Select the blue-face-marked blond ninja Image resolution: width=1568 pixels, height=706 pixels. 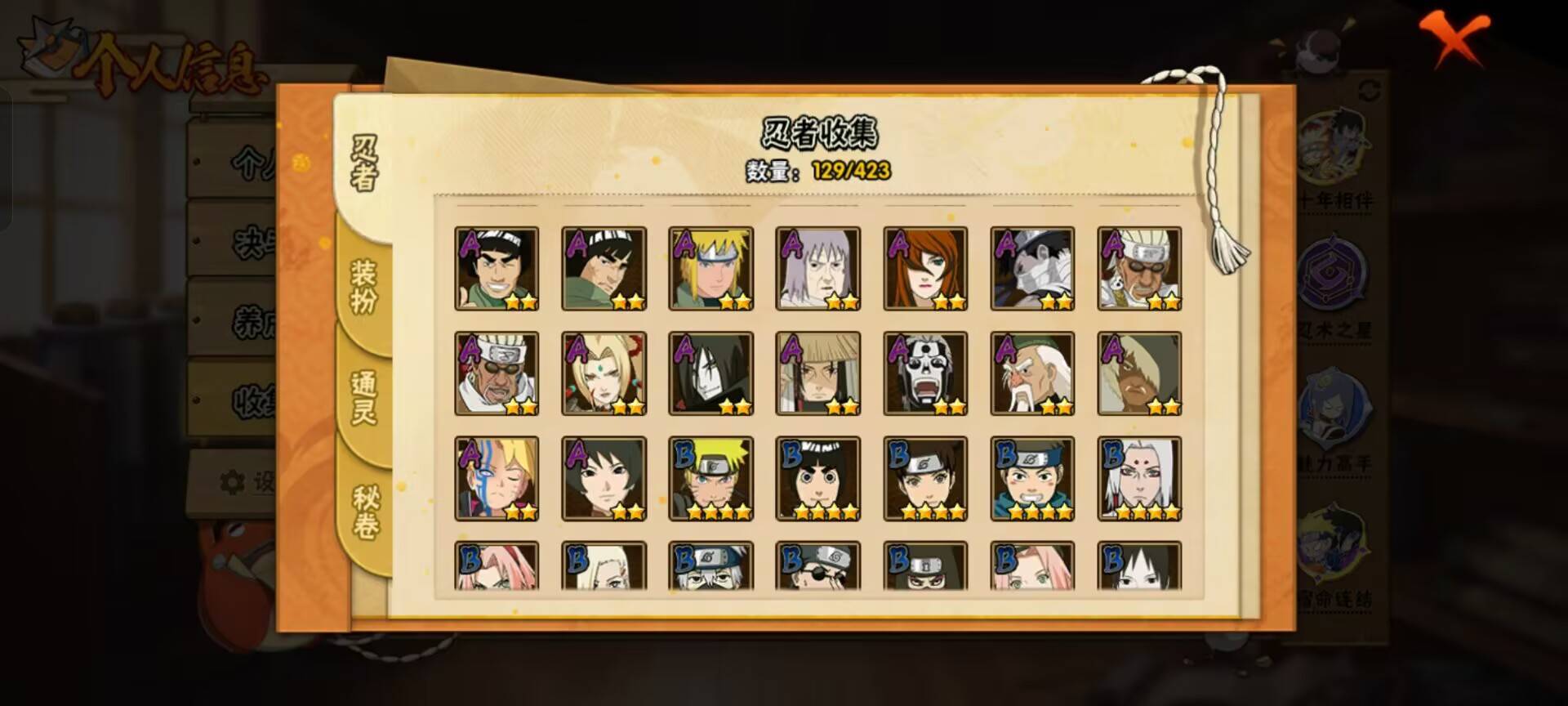[x=497, y=478]
